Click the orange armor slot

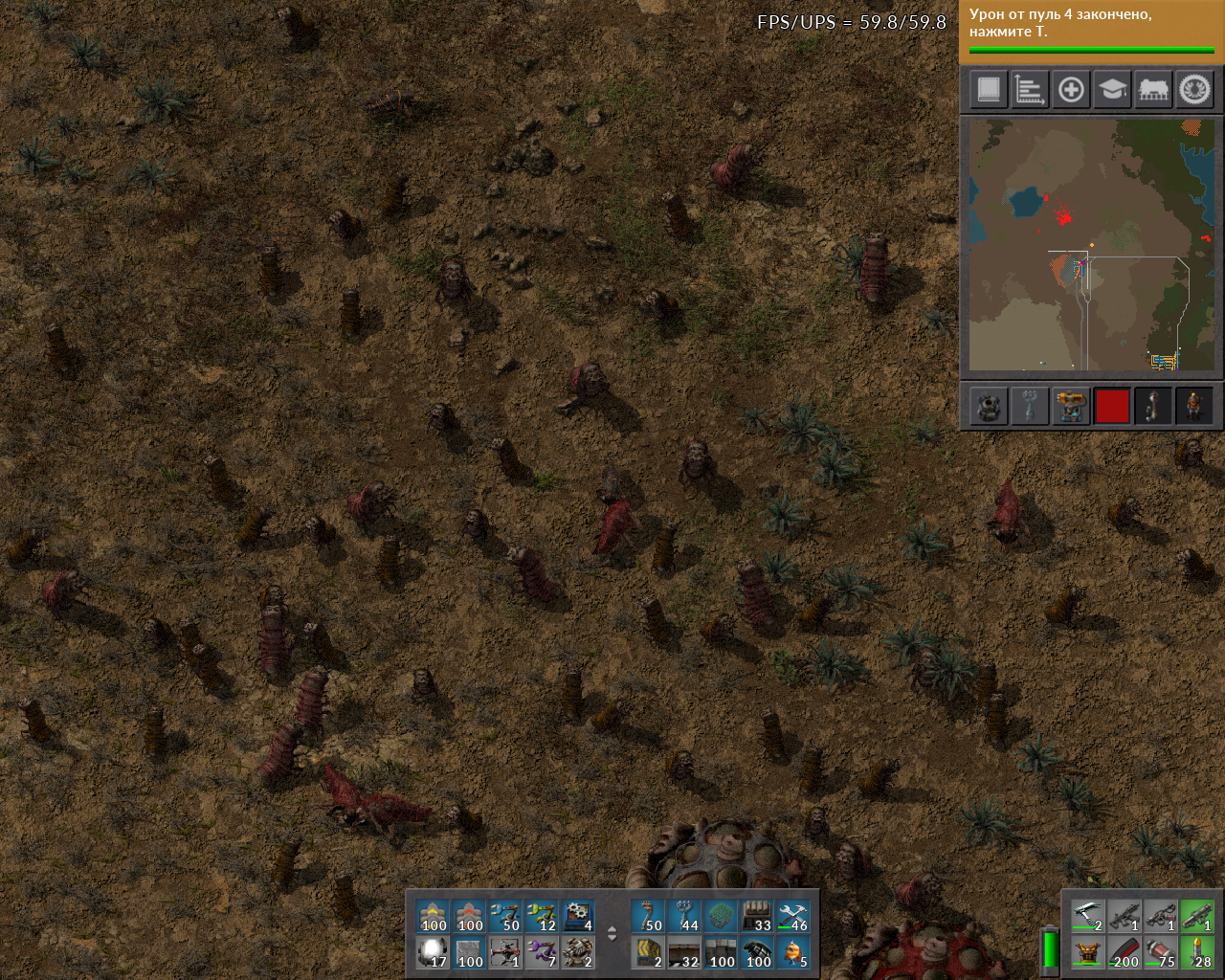(1088, 953)
